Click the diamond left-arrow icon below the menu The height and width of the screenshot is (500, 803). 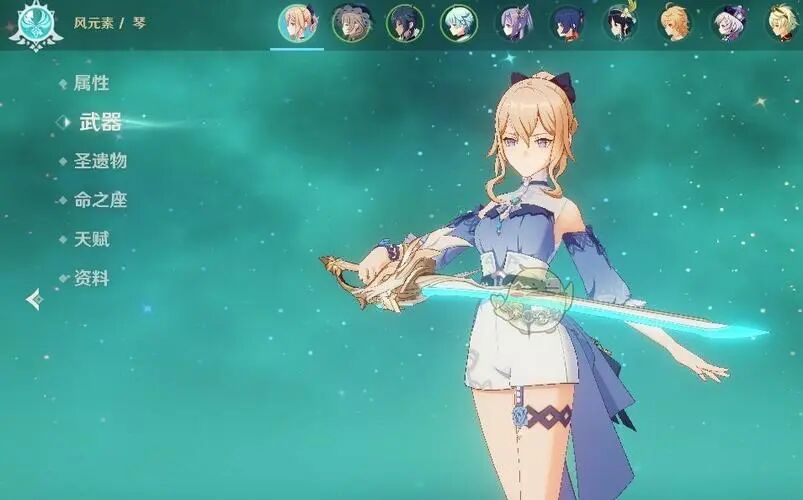[34, 298]
